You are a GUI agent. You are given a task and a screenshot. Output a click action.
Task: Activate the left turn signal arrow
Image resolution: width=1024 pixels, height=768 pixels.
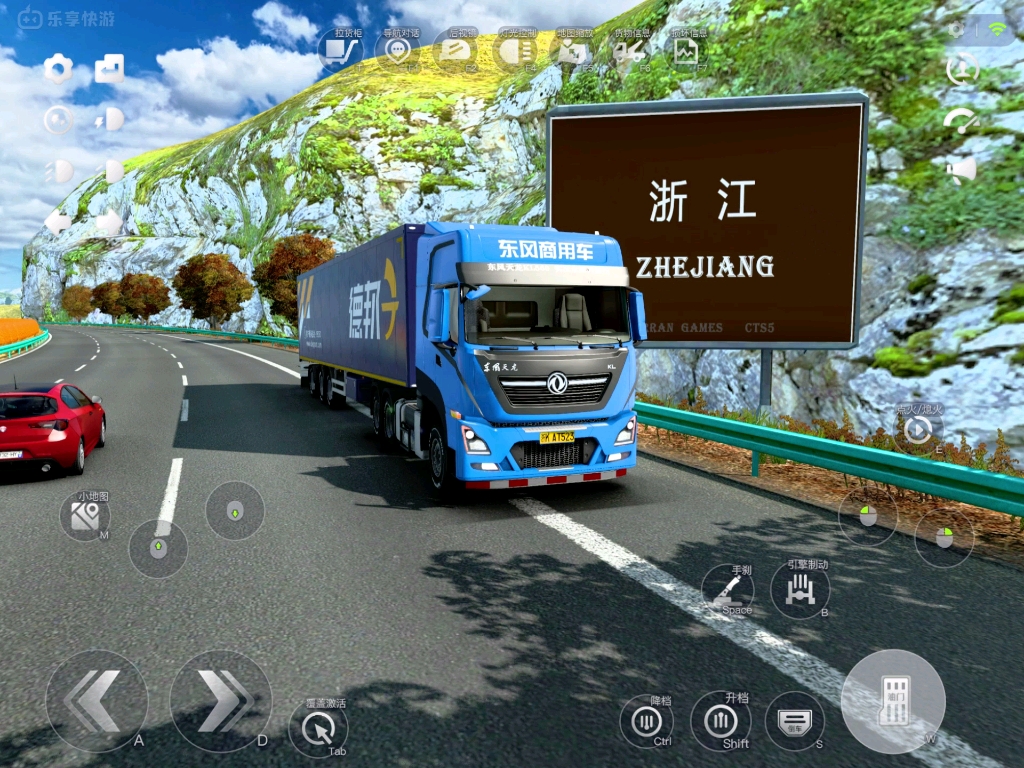[x=58, y=222]
